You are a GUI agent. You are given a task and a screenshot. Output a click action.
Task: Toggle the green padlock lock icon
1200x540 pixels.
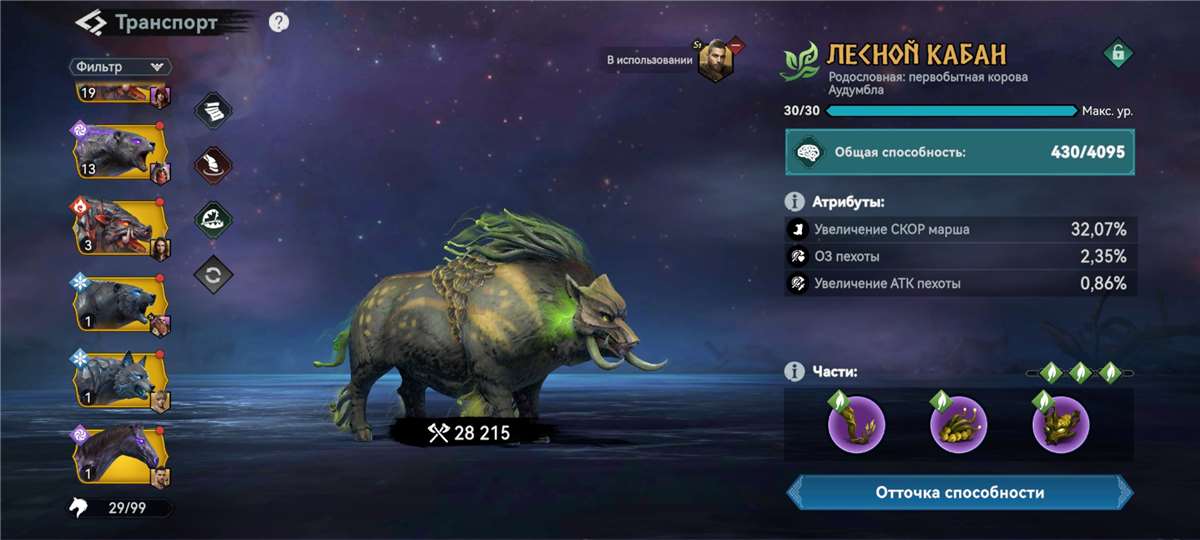[x=1117, y=53]
